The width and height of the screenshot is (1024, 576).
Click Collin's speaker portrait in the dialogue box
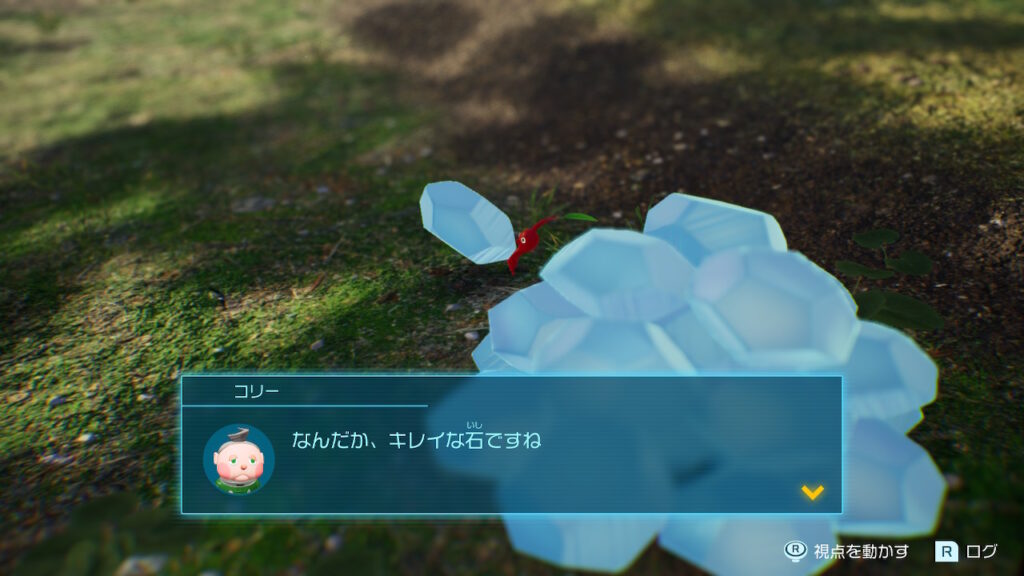click(x=238, y=459)
